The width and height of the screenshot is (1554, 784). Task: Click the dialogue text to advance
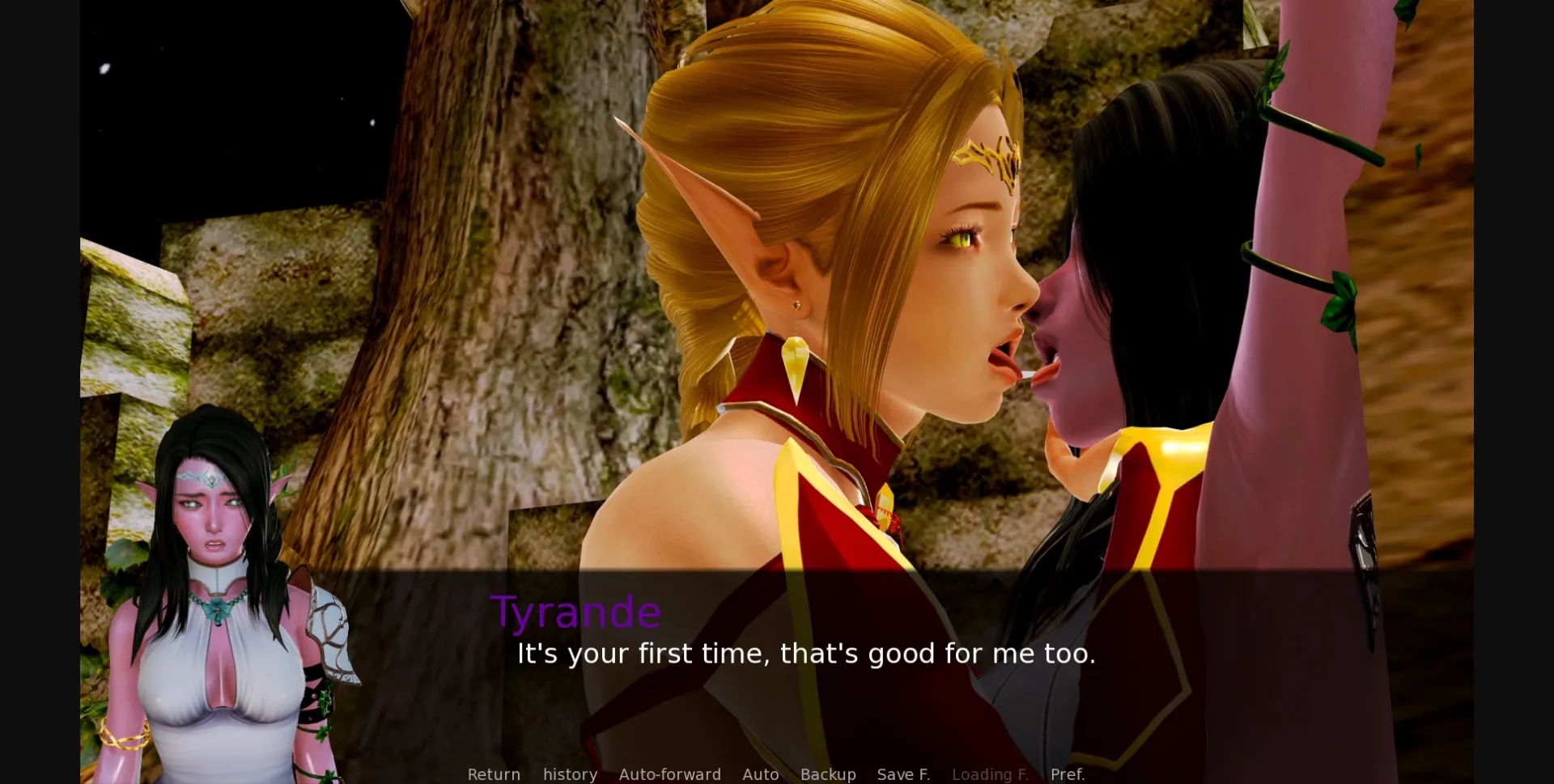pyautogui.click(x=805, y=654)
